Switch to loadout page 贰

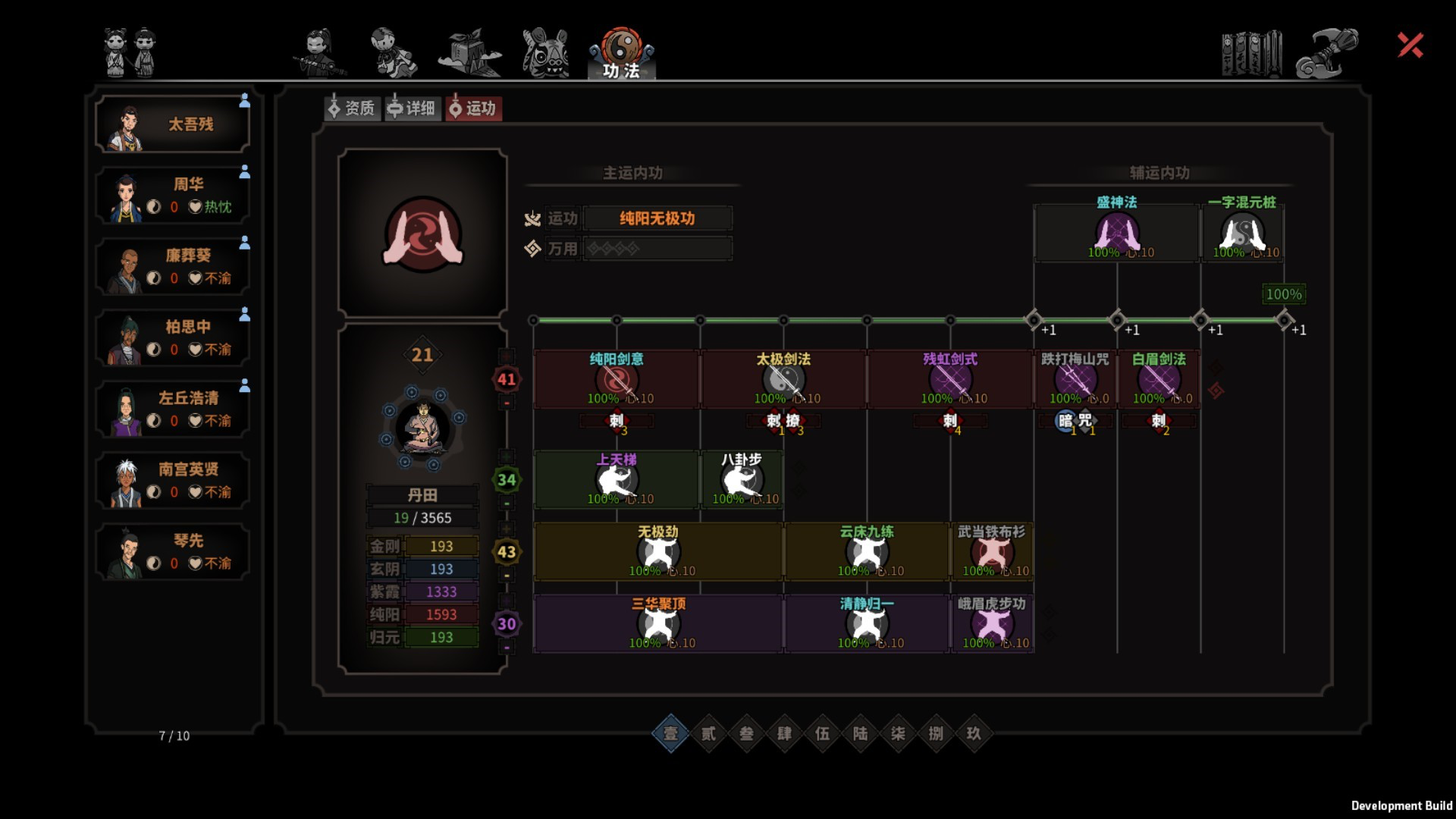(x=708, y=733)
